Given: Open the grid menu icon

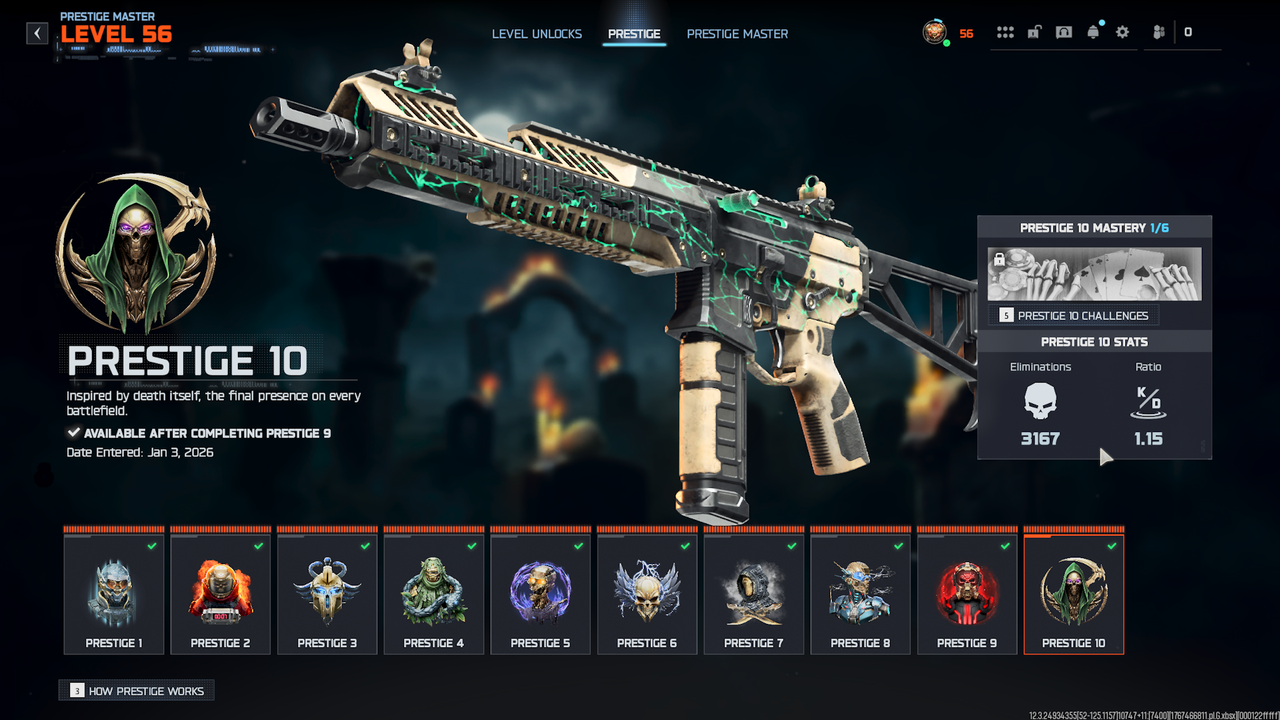Looking at the screenshot, I should pyautogui.click(x=1005, y=33).
